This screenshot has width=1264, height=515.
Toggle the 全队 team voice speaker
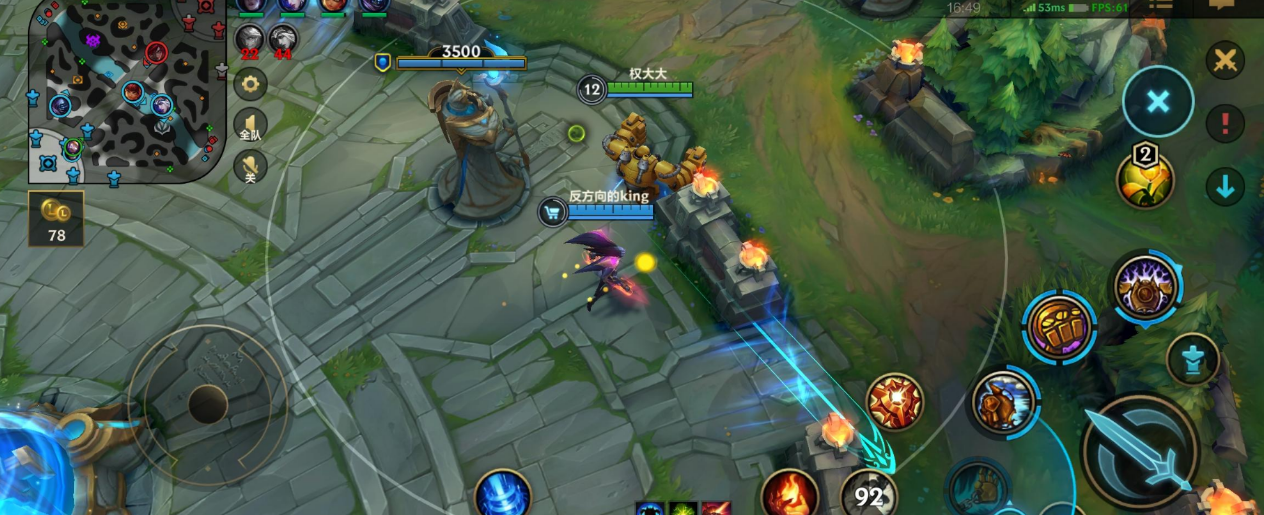tap(250, 128)
